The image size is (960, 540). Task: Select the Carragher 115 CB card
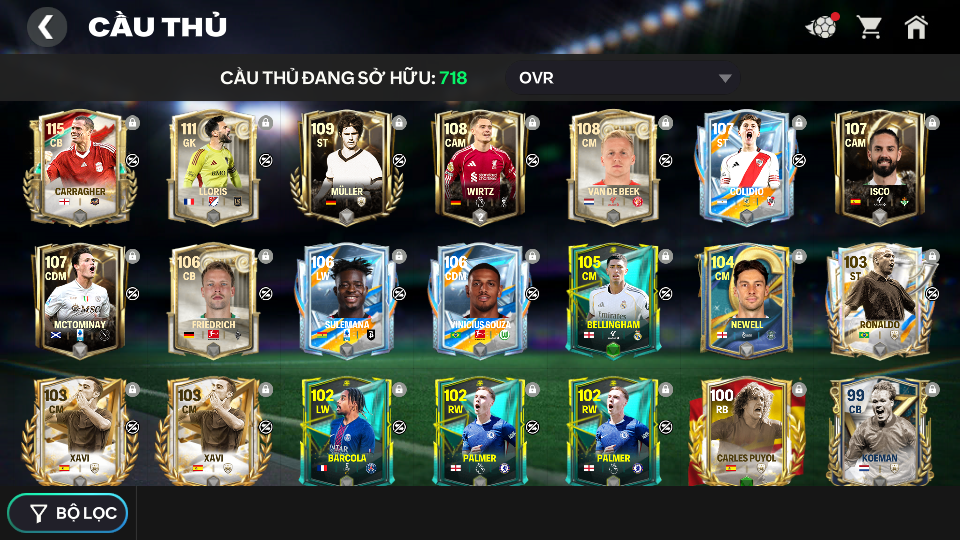point(79,166)
